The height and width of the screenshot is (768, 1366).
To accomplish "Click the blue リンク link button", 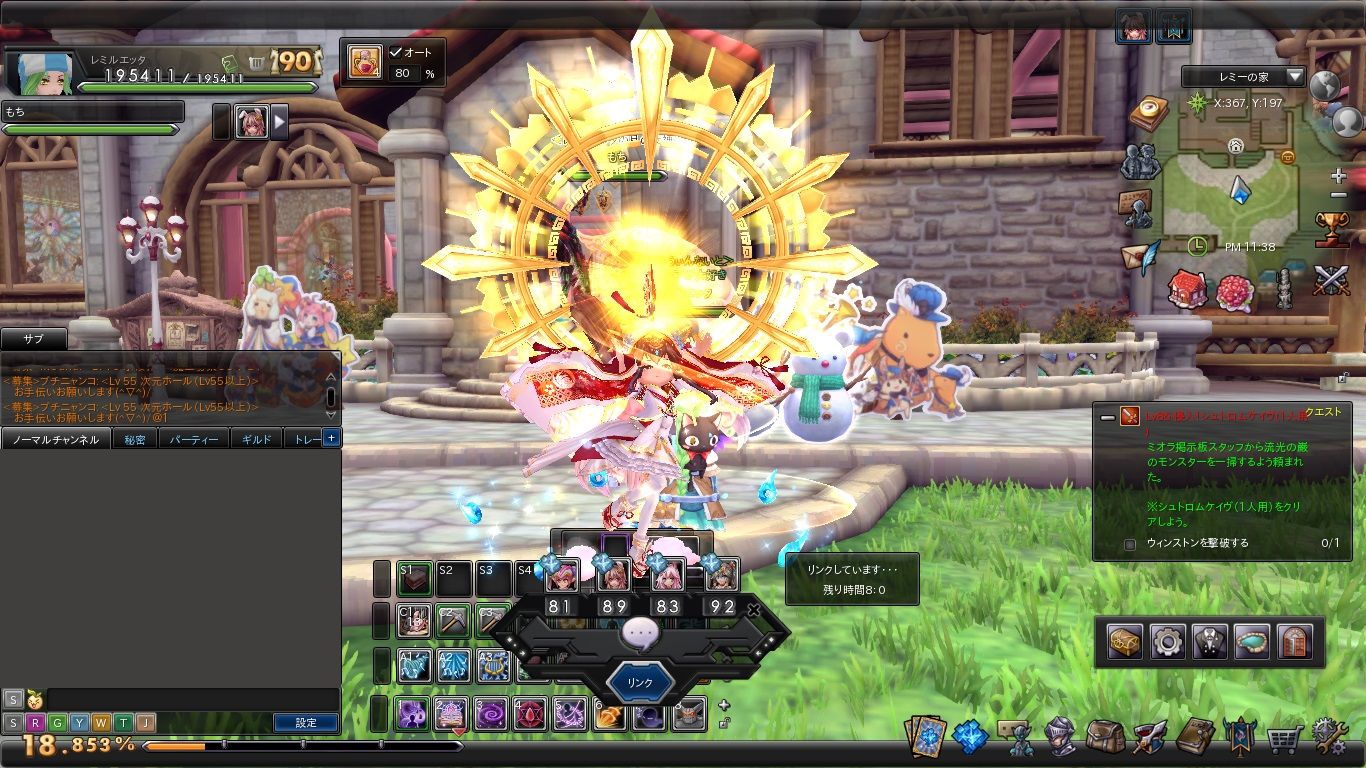I will click(x=639, y=682).
